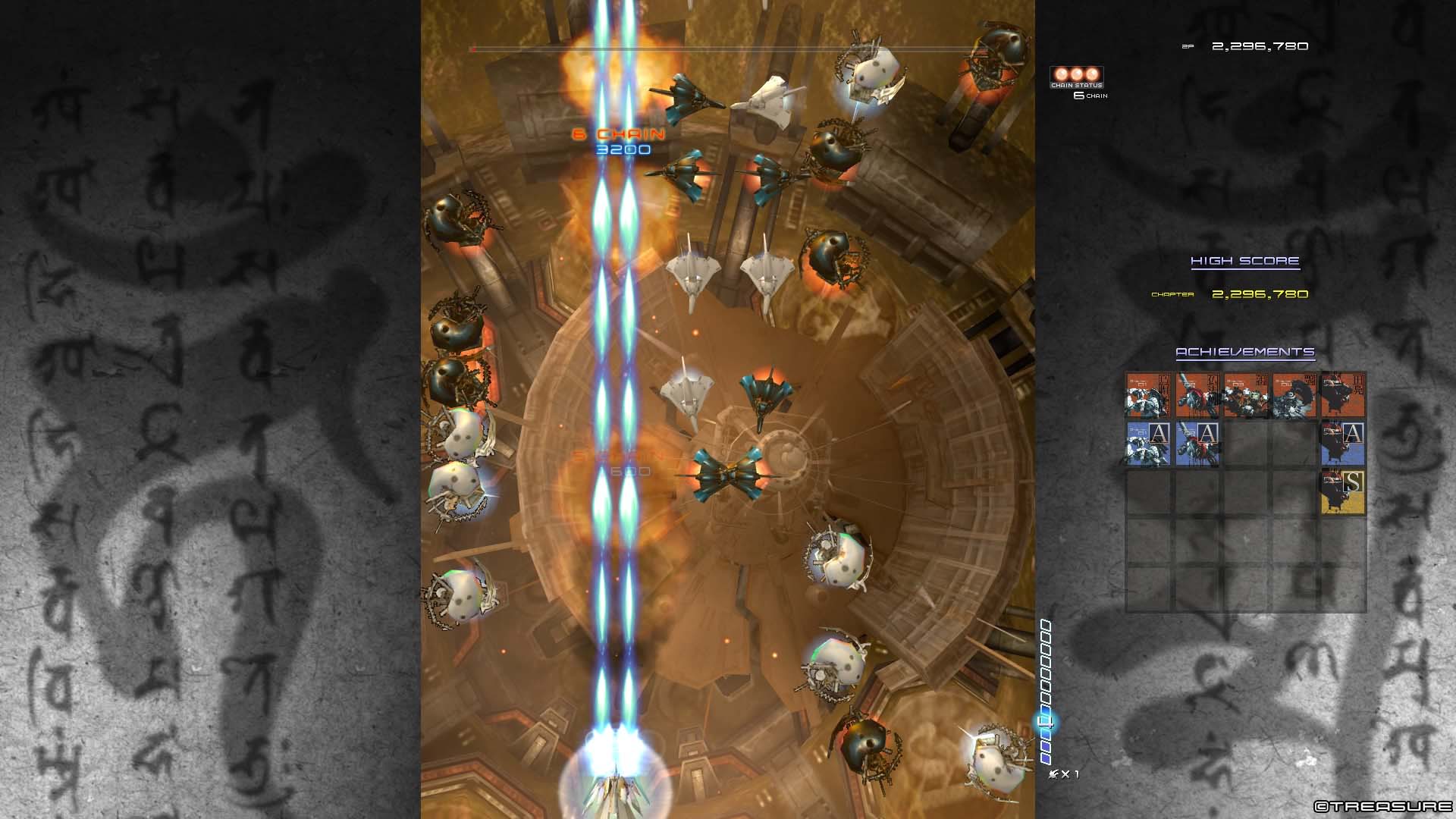Image resolution: width=1456 pixels, height=819 pixels.
Task: Click the middle chain status orb
Action: click(1076, 74)
